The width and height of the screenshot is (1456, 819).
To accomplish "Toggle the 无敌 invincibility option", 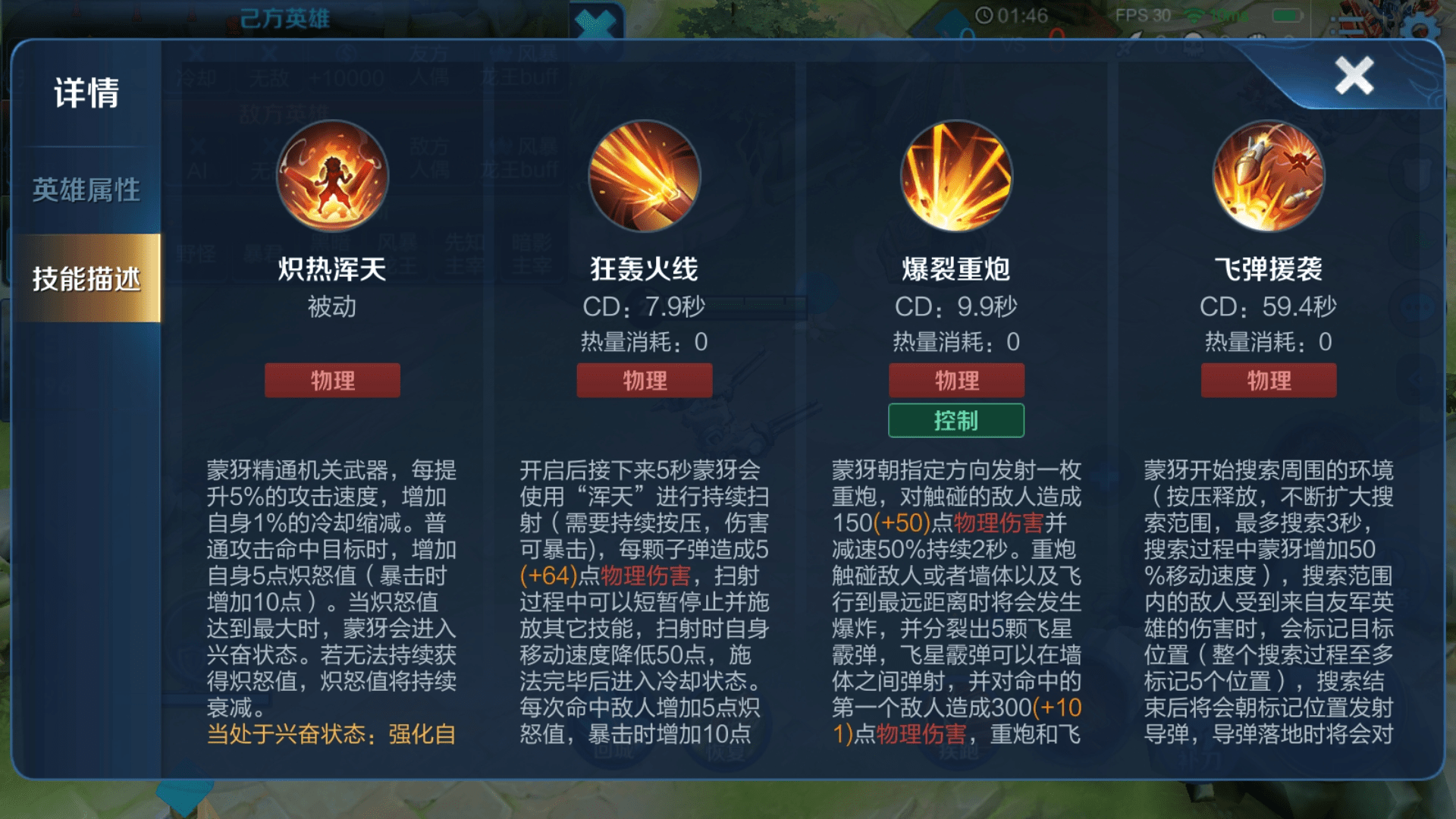I will click(270, 76).
